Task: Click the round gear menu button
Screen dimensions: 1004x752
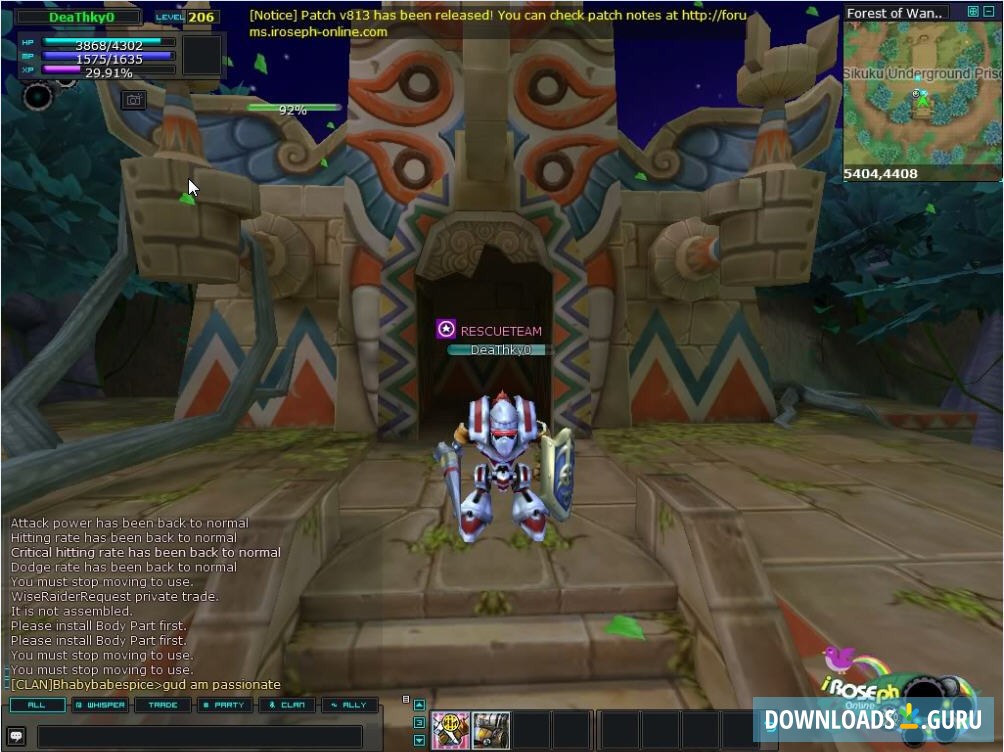Action: click(38, 96)
